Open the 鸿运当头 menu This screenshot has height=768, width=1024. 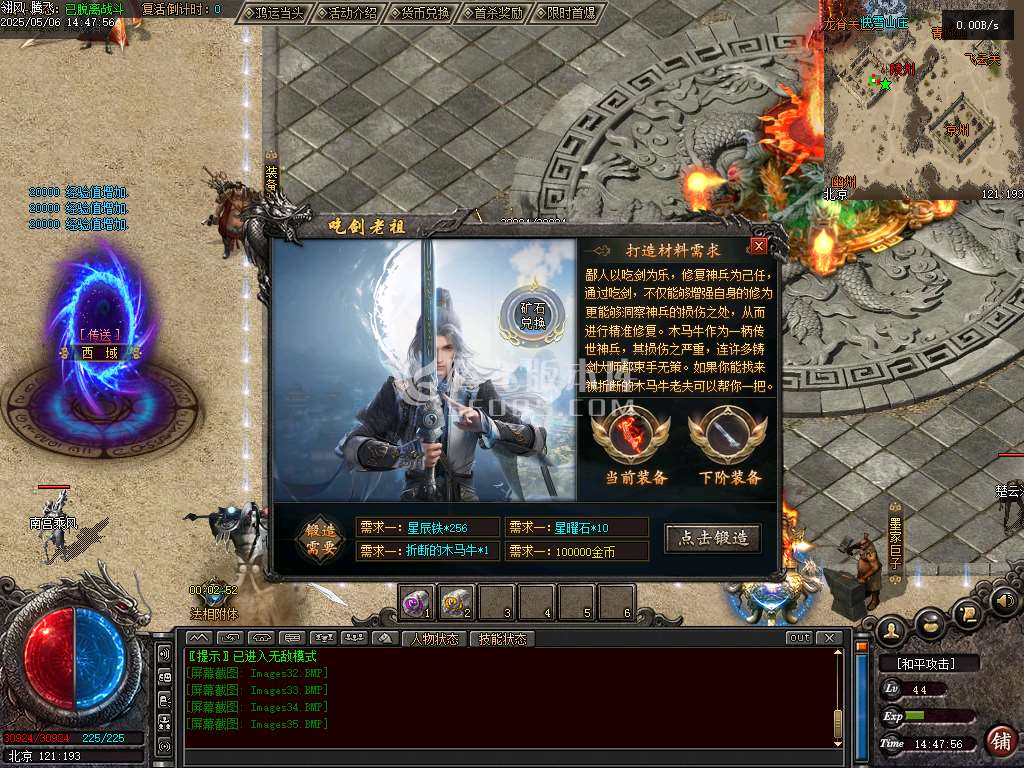click(x=273, y=14)
